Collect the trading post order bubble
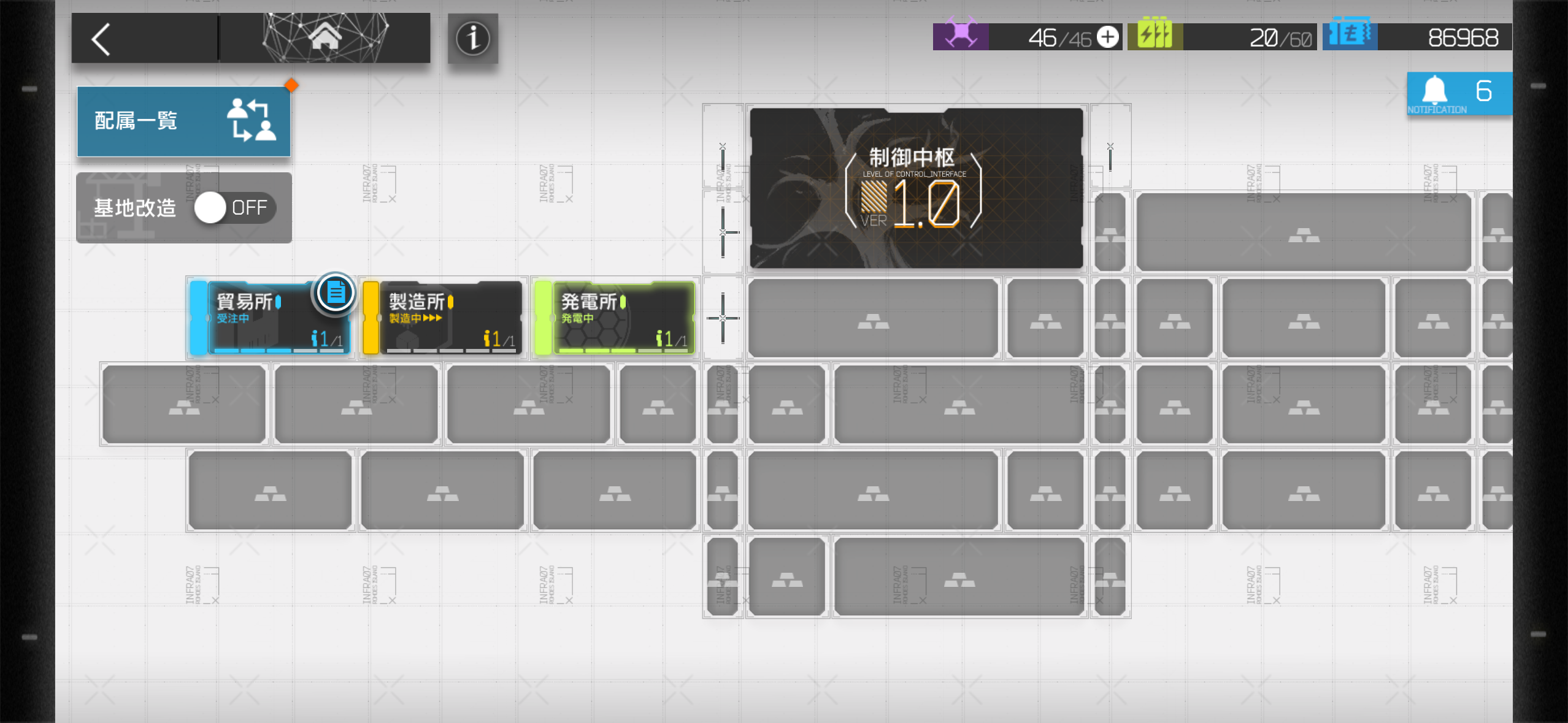Screen dimensions: 1568x723 pos(335,293)
